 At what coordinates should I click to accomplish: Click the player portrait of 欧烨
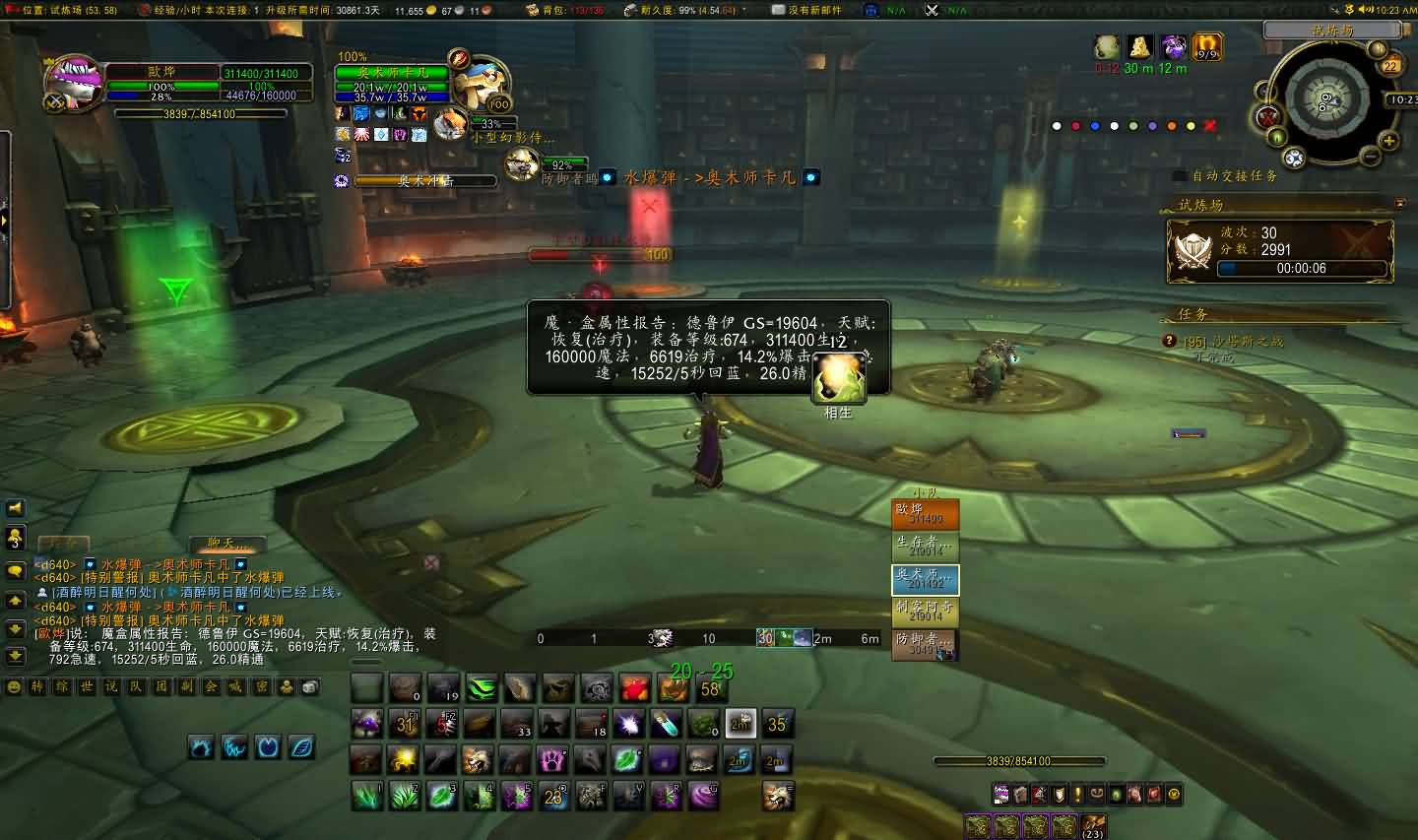coord(75,82)
